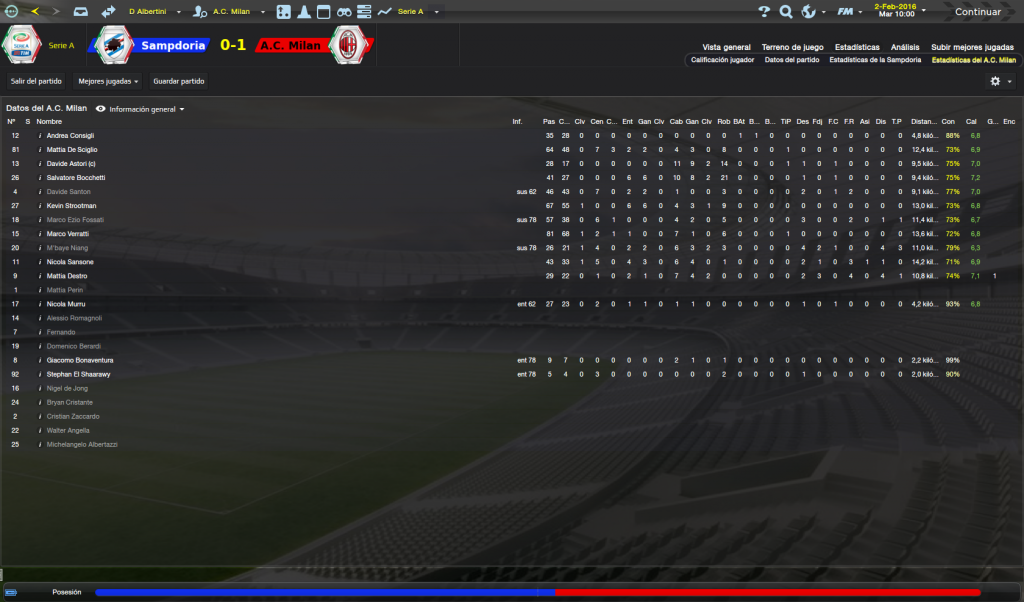Open the search magnifier icon
Image resolution: width=1024 pixels, height=602 pixels.
(x=786, y=12)
